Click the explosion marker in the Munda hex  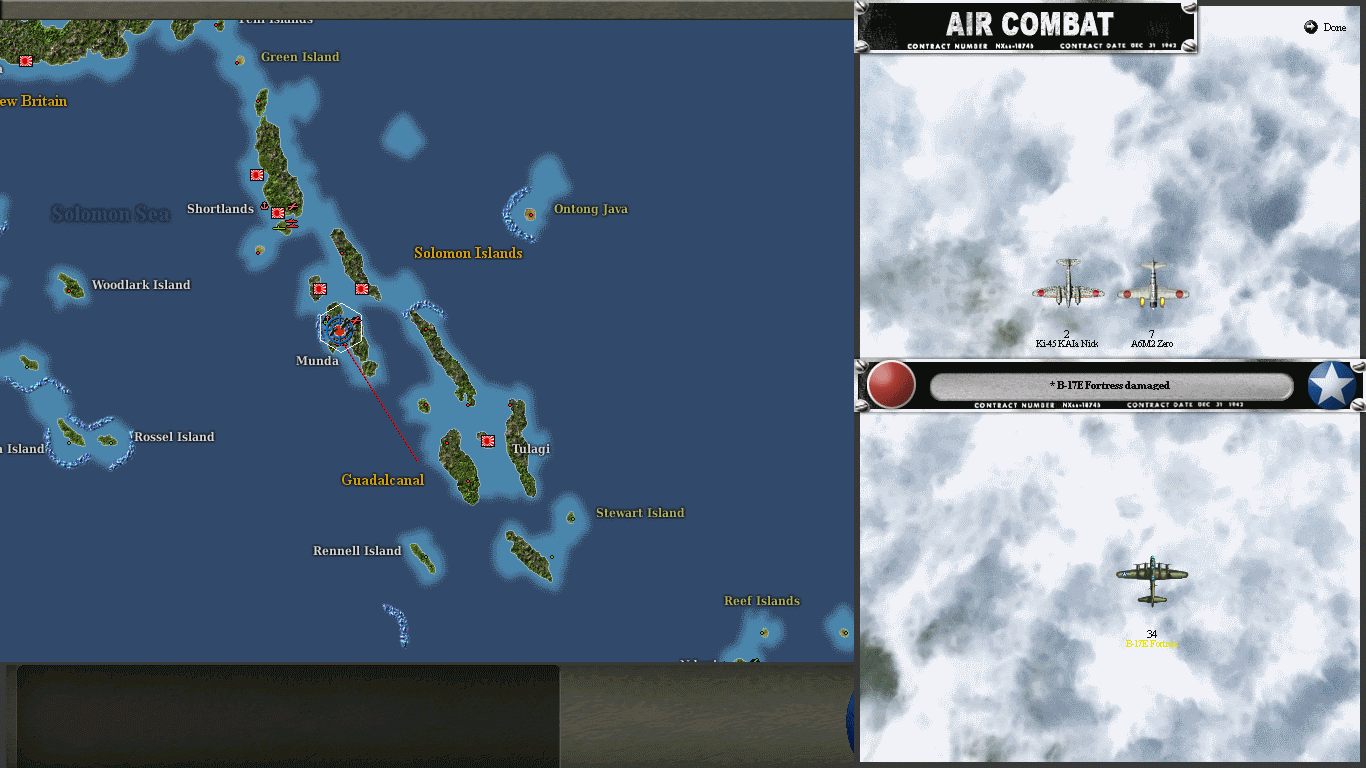click(x=340, y=330)
